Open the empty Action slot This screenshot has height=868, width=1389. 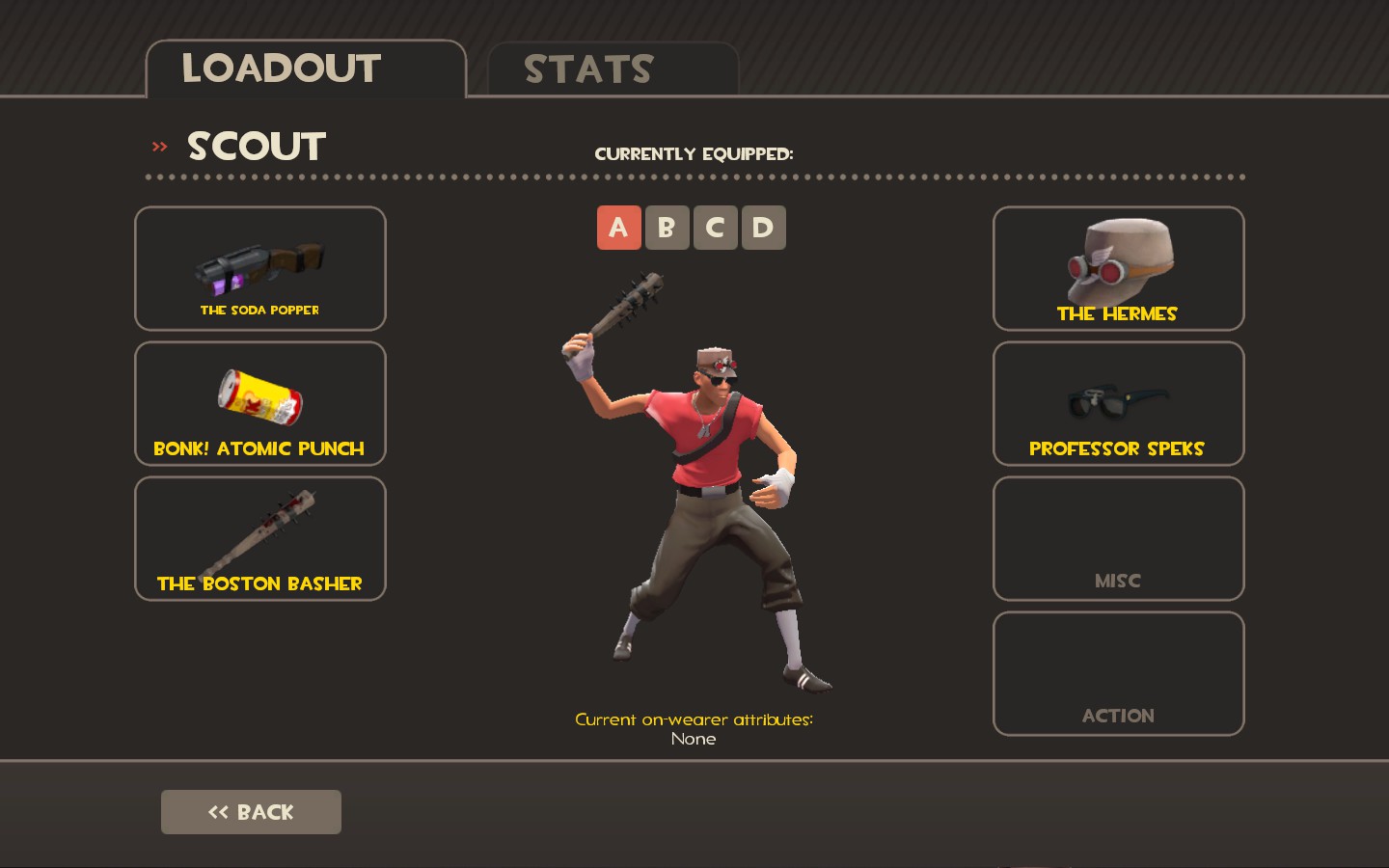tap(1118, 674)
